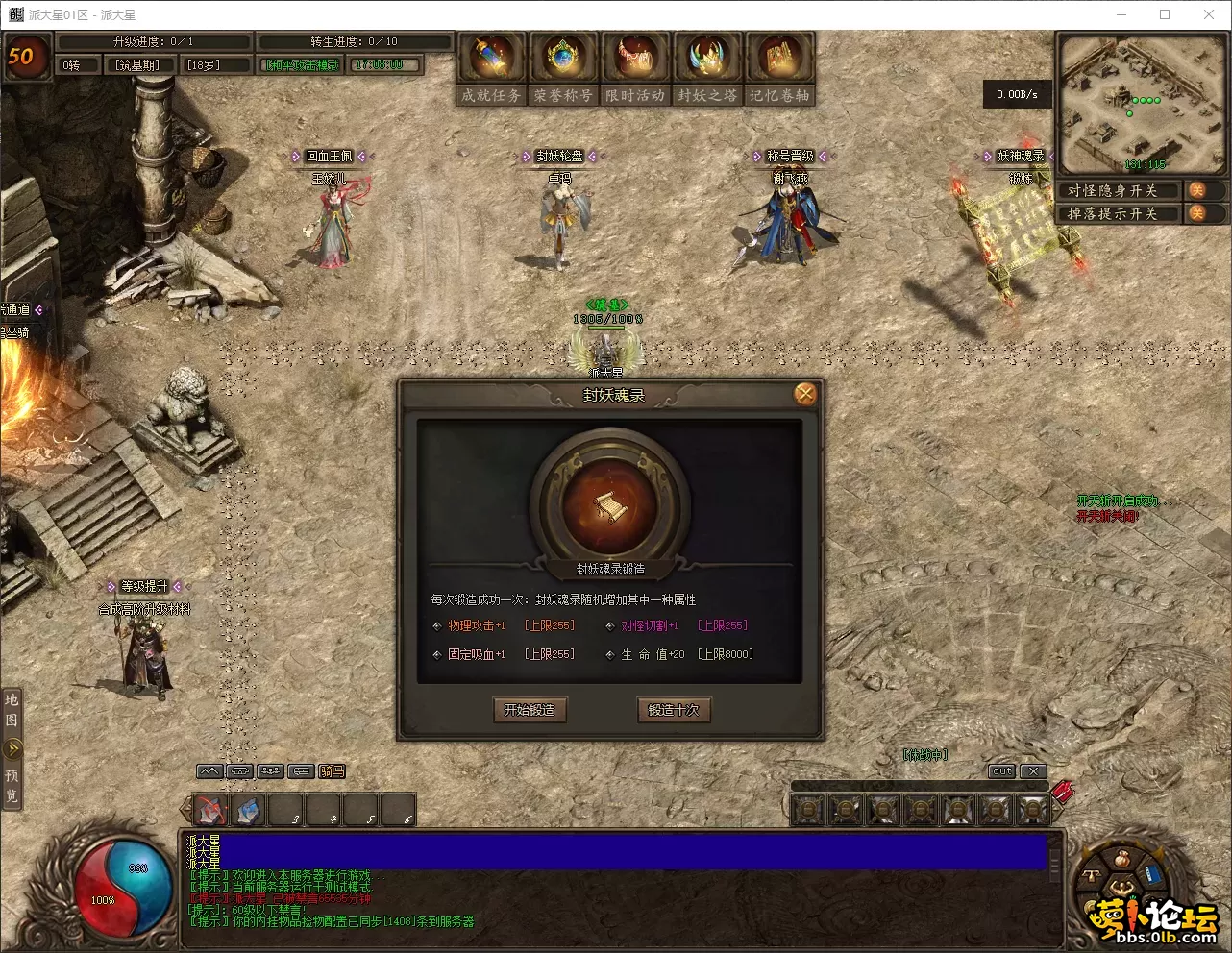Switch the 和平攻击模式 attack mode

302,65
